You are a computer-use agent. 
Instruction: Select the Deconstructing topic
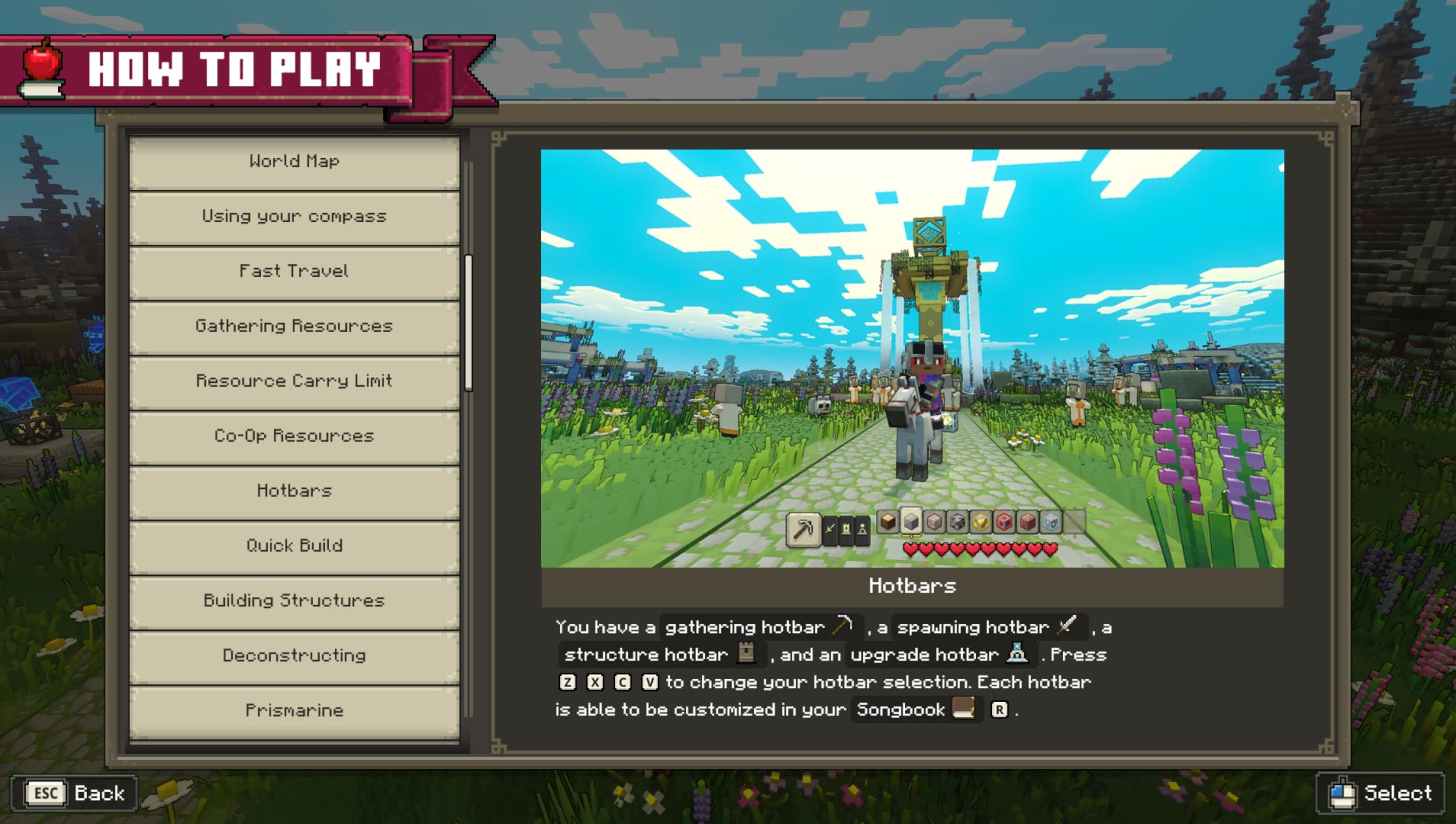[x=294, y=655]
